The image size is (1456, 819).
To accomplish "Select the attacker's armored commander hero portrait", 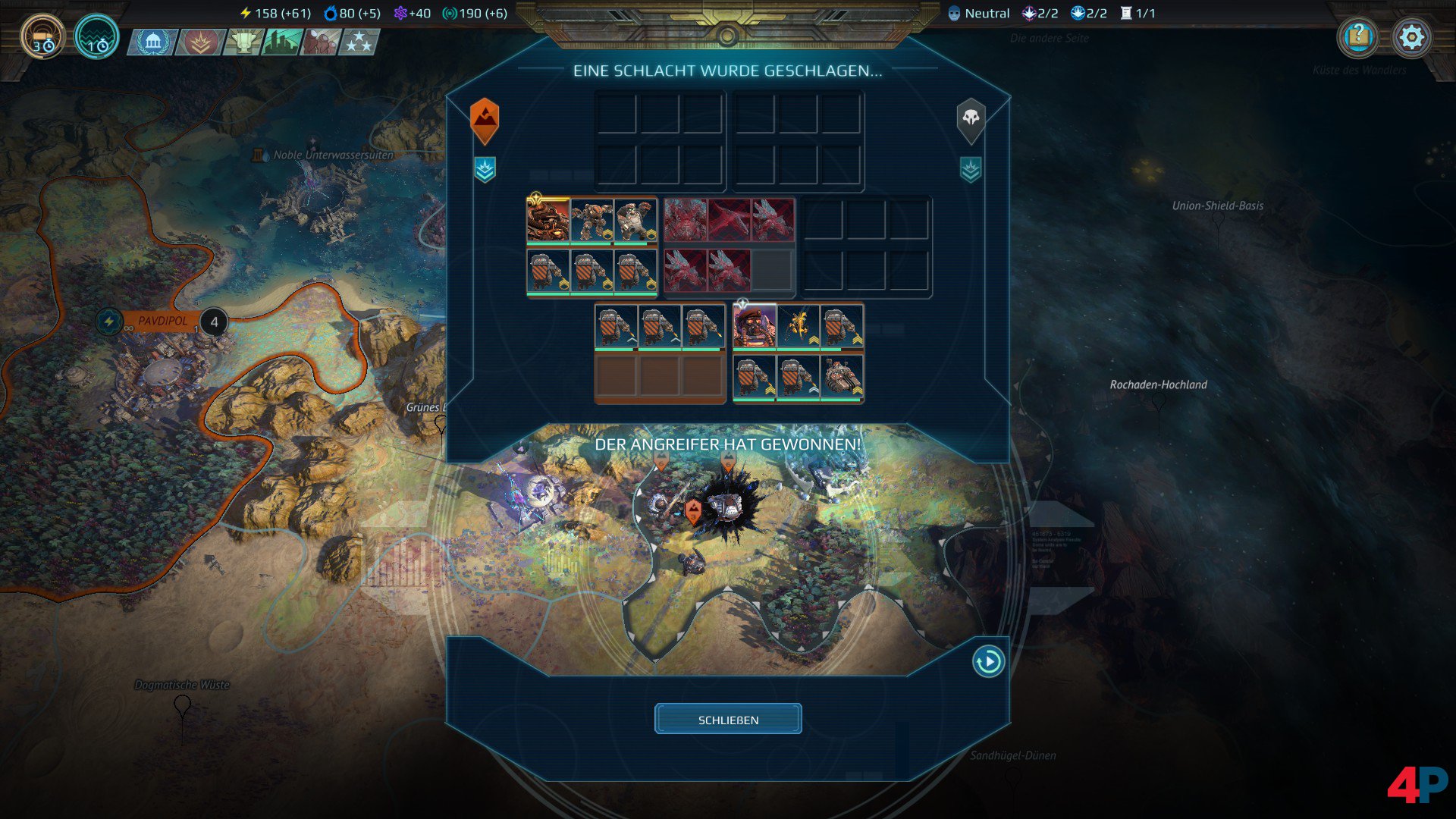I will click(548, 221).
